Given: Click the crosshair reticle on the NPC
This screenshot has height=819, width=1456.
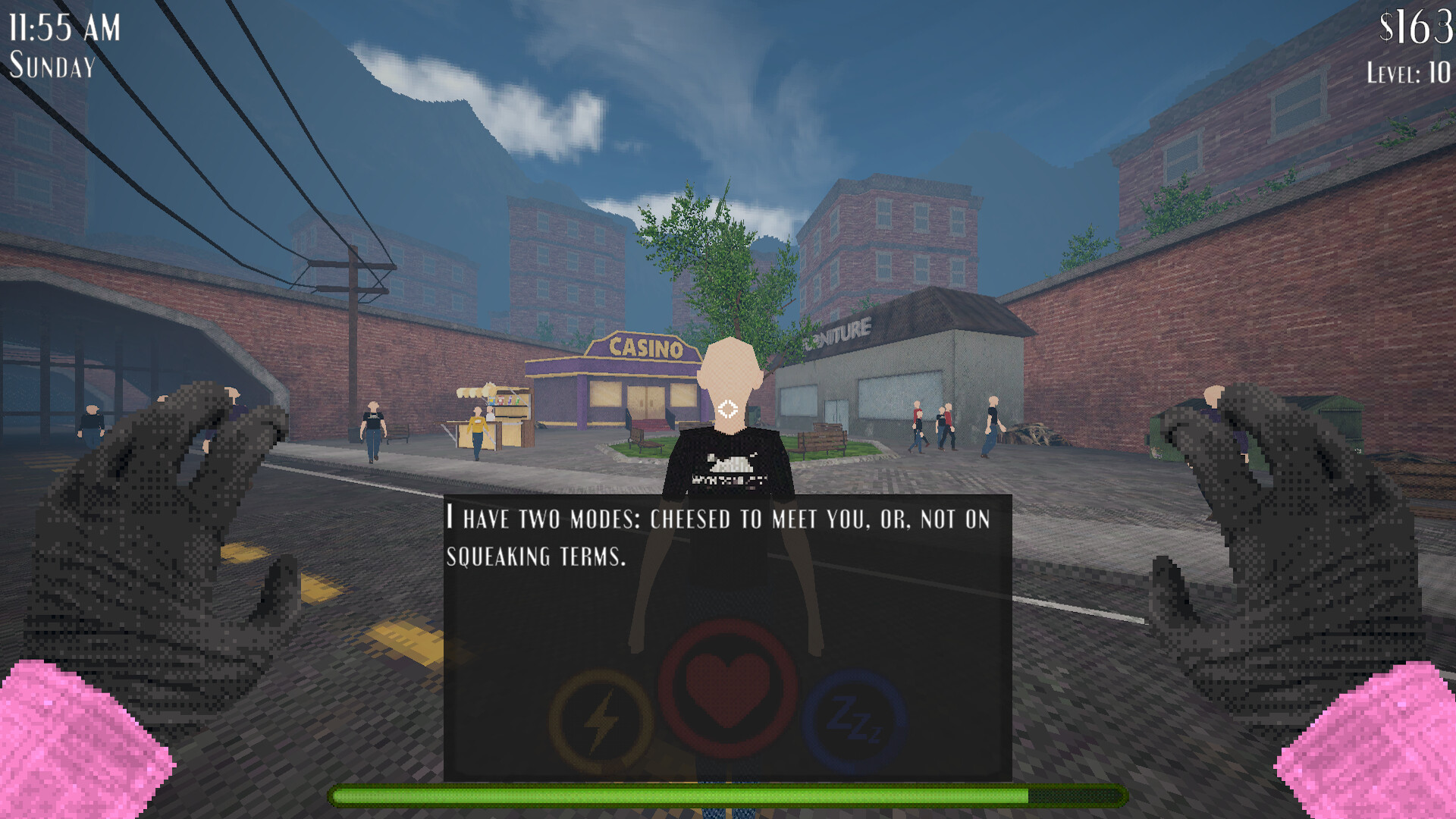Looking at the screenshot, I should (726, 408).
